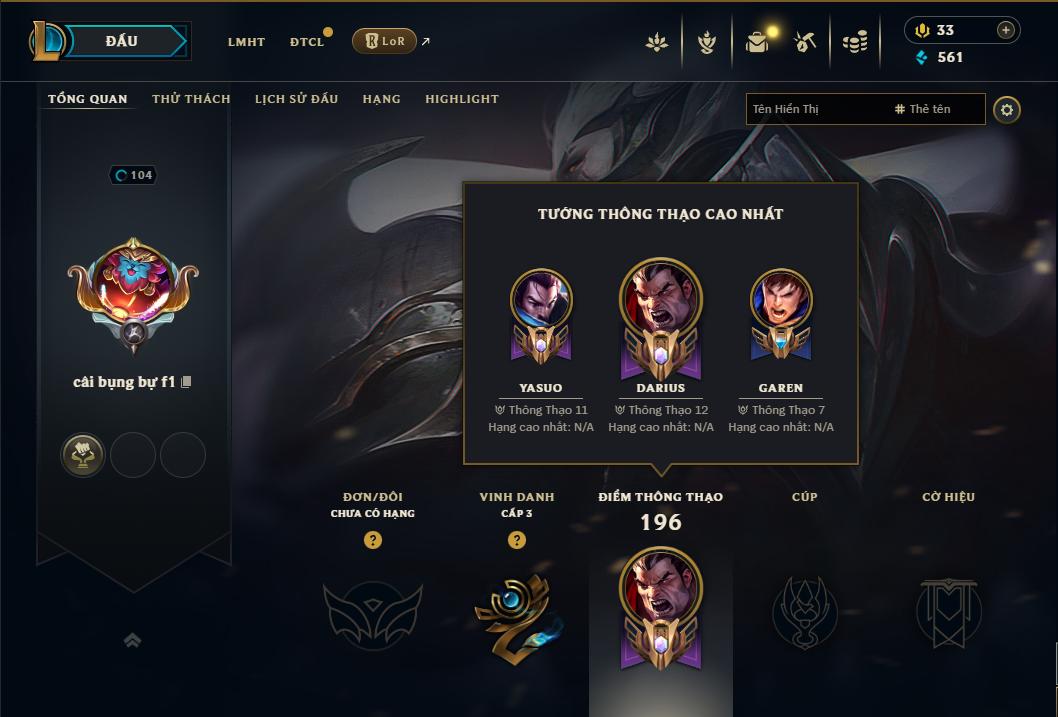Click the display name search field

(x=815, y=109)
